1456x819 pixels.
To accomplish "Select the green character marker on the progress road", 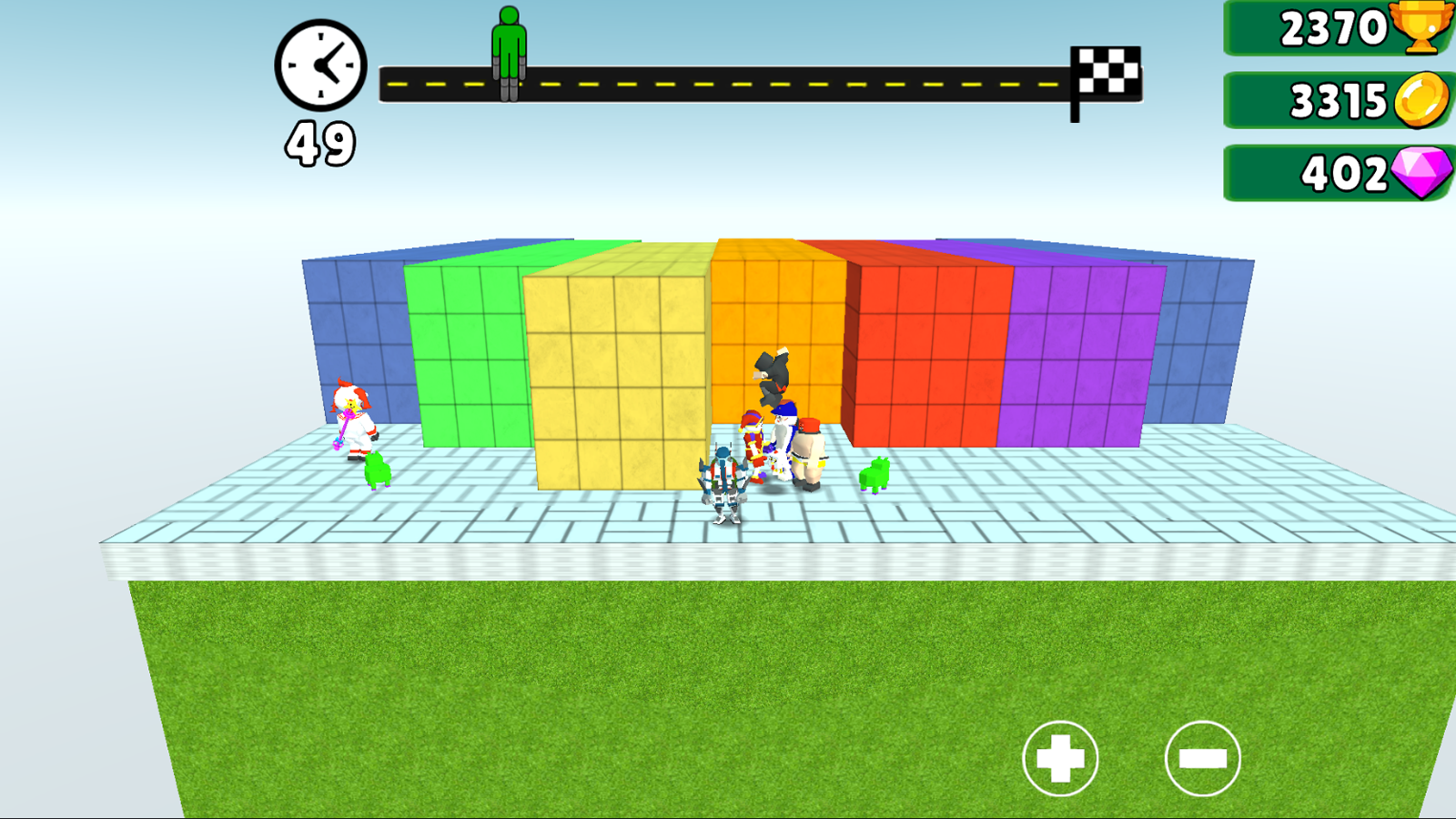I will [507, 50].
